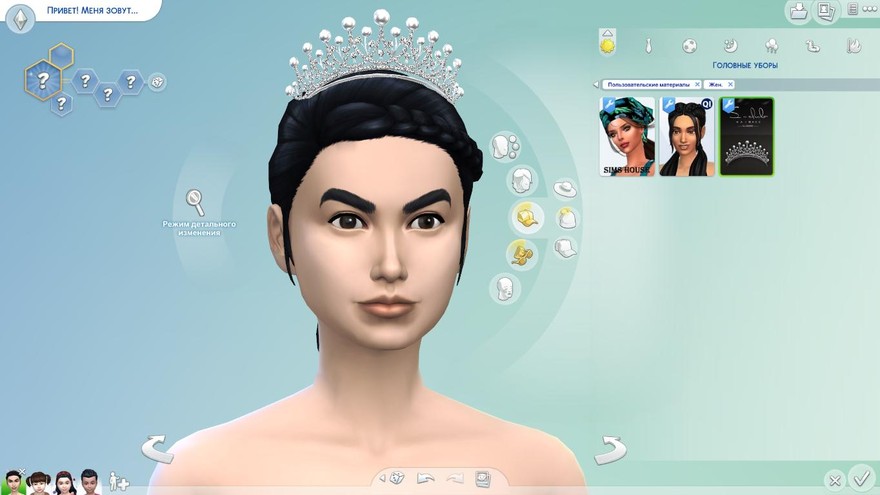Select the crystal tiara headwear thumbnail

(x=746, y=136)
